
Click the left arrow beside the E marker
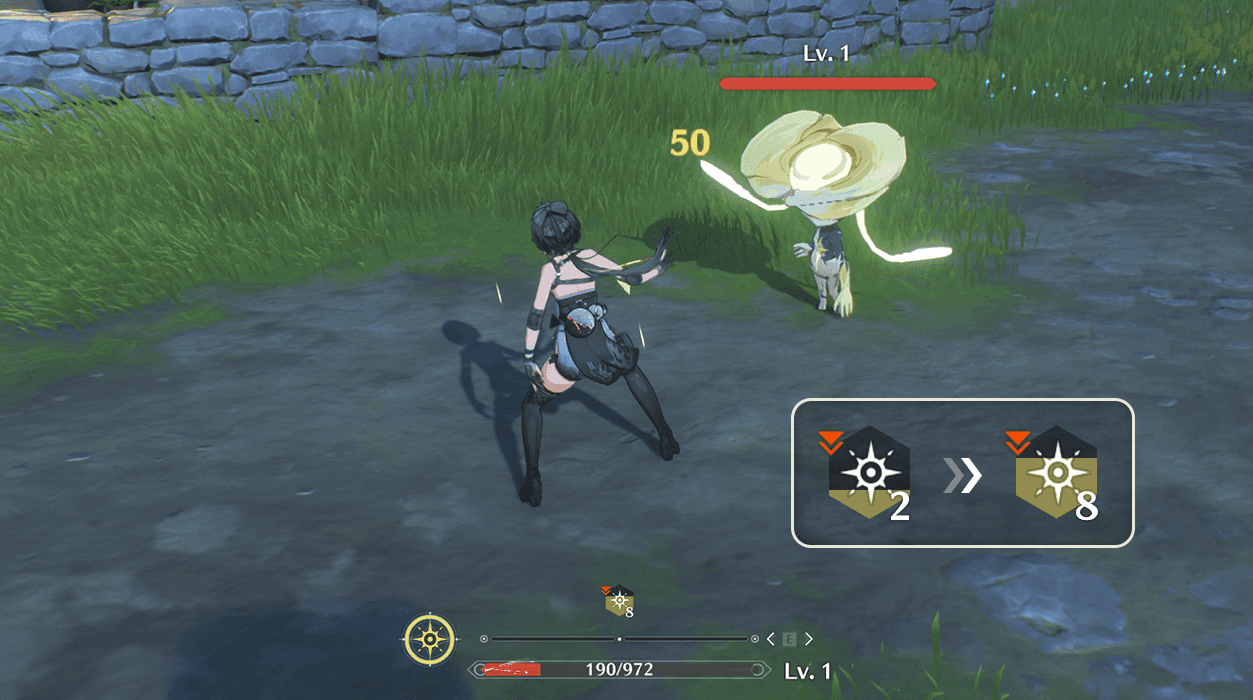(771, 639)
